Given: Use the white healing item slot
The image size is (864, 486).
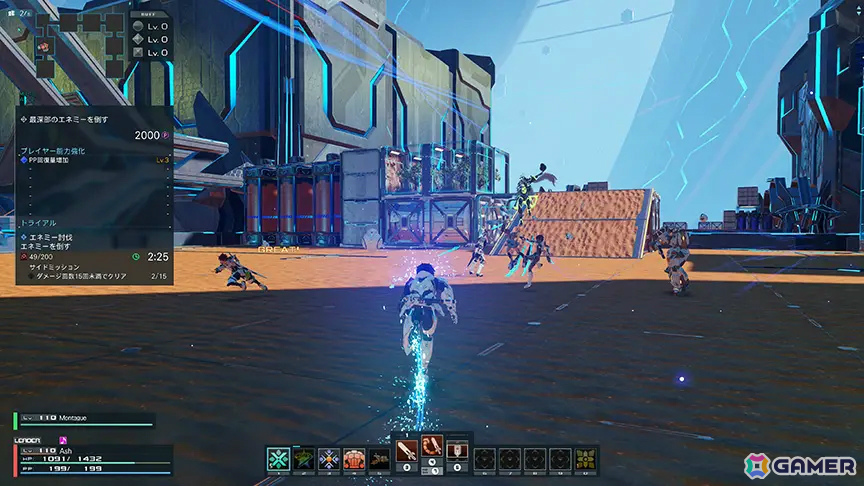Looking at the screenshot, I should [457, 450].
